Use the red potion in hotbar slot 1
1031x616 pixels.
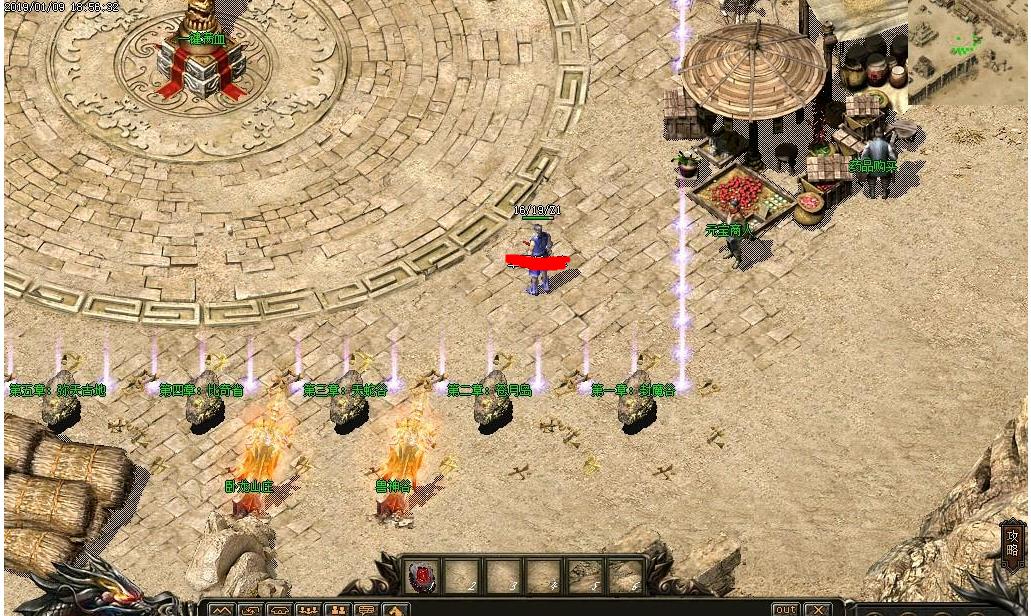[423, 575]
